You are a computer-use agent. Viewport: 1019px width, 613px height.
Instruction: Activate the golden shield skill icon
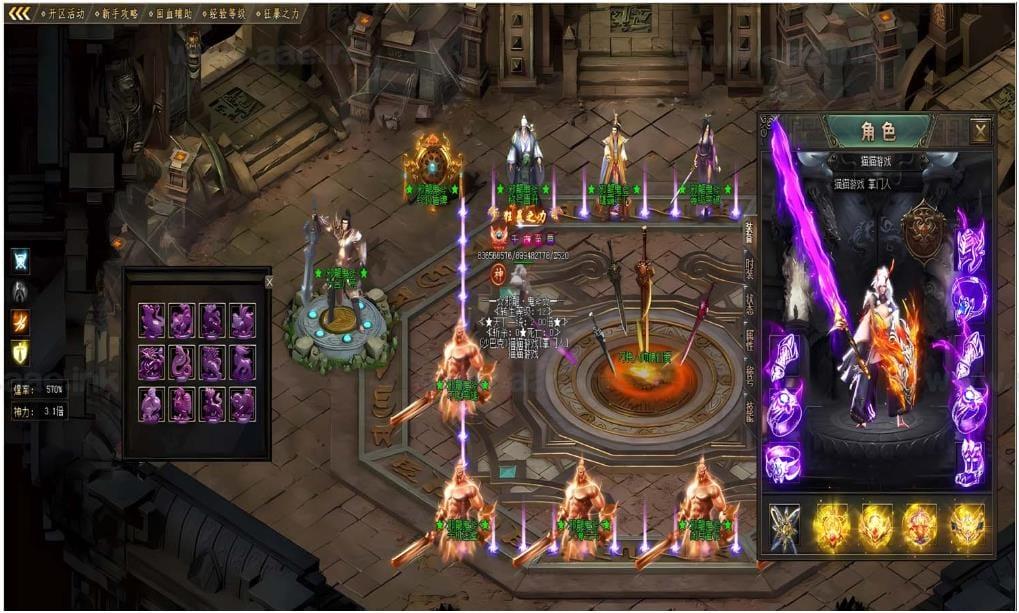(20, 351)
